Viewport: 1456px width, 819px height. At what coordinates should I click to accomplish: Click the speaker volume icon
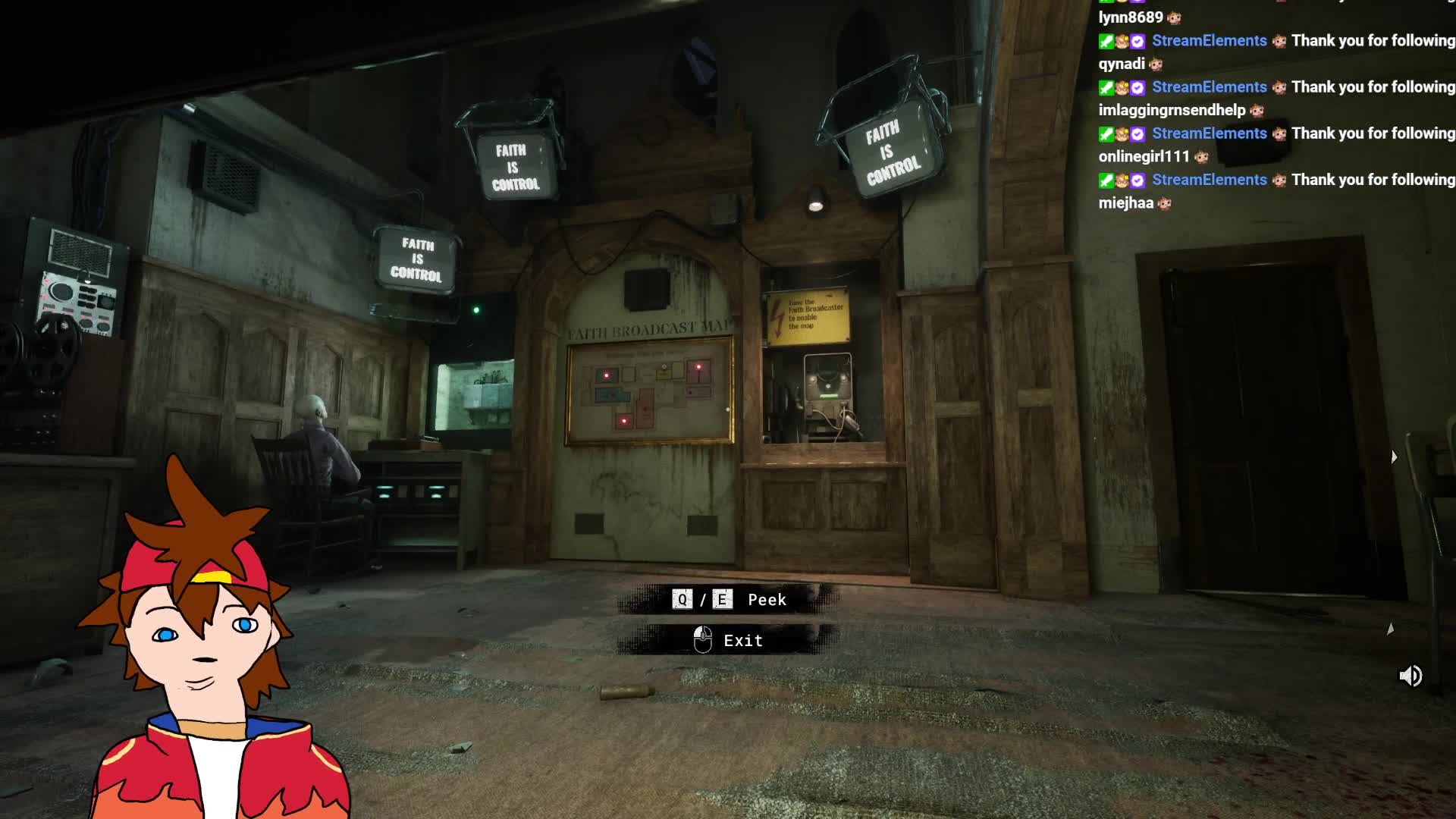coord(1410,676)
